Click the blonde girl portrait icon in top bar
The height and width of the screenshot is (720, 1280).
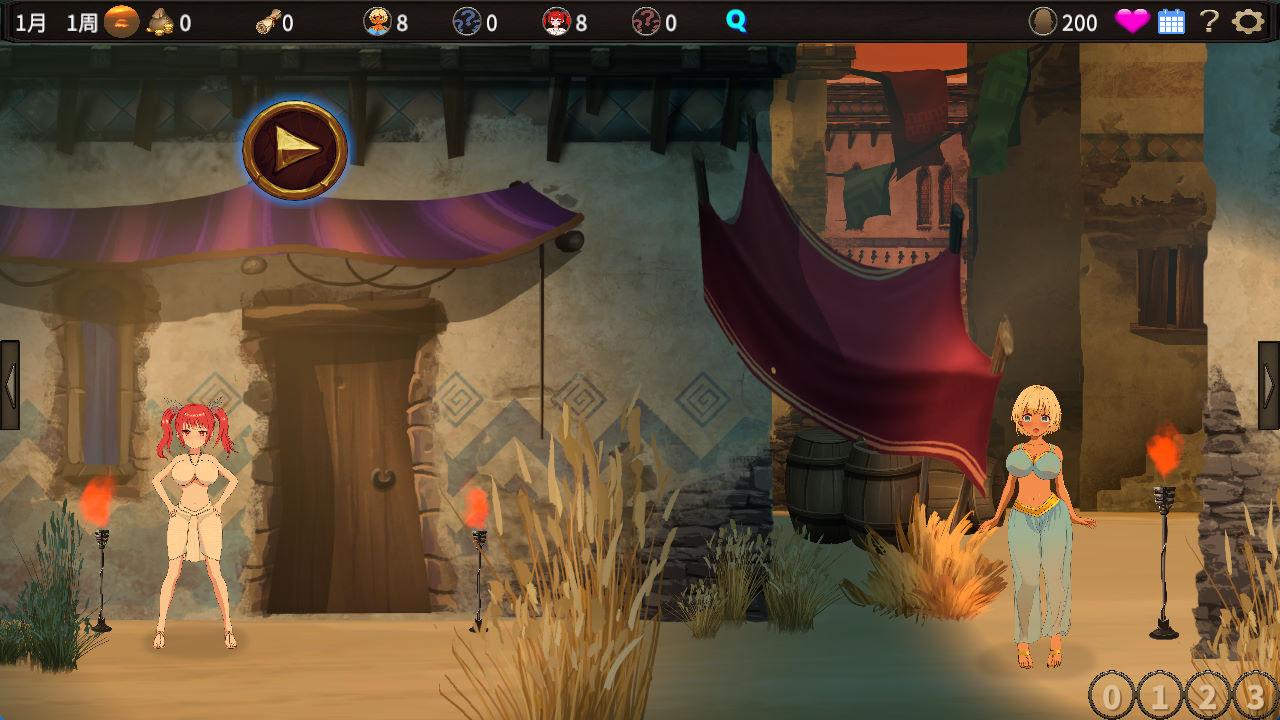click(x=377, y=22)
